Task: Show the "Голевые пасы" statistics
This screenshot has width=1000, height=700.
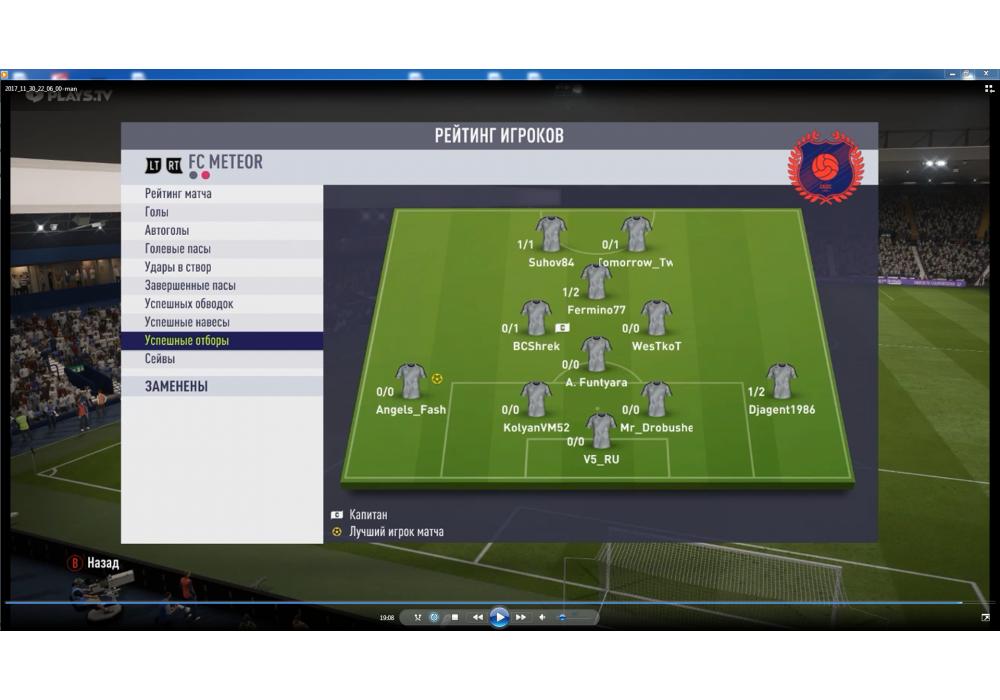Action: coord(178,249)
